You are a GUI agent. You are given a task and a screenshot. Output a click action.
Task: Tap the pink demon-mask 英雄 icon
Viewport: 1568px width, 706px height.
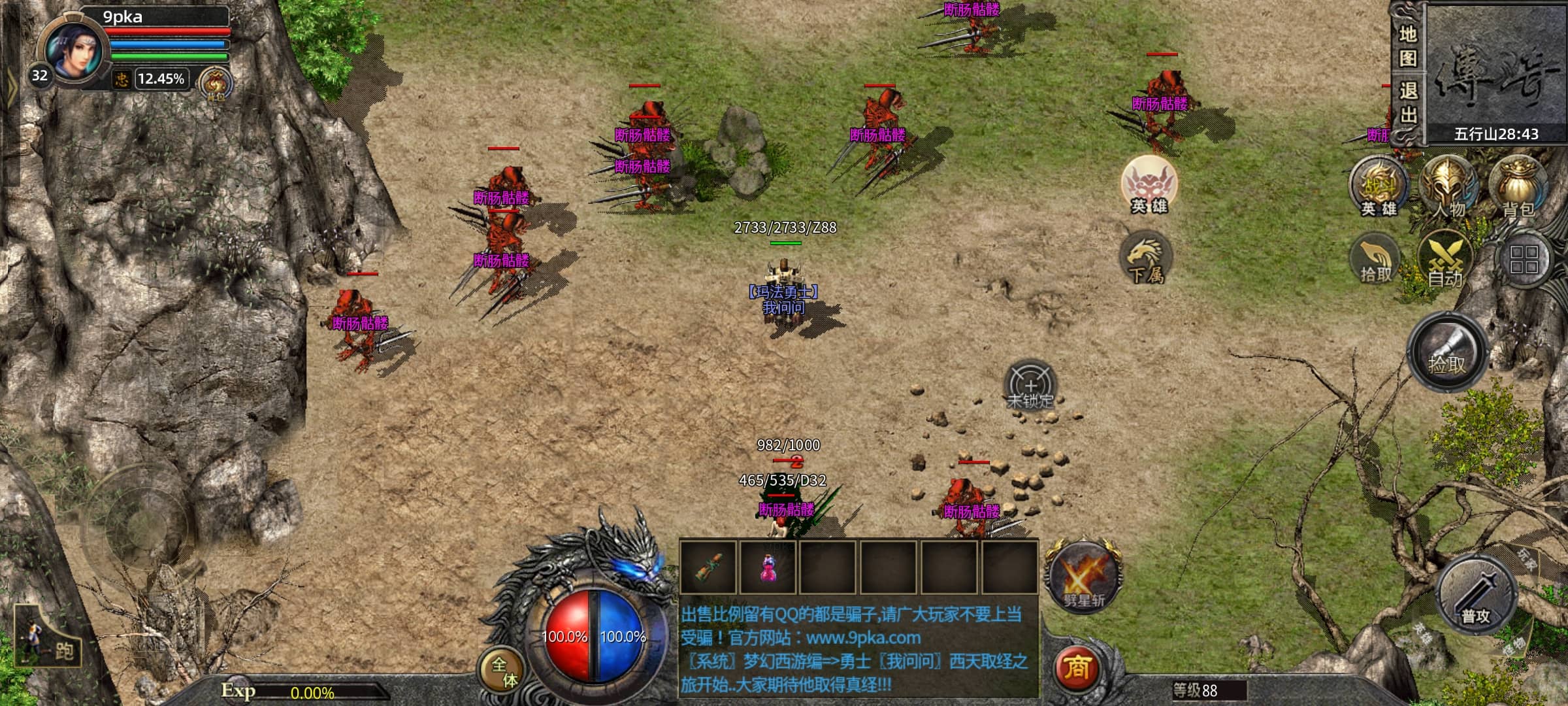(1149, 184)
